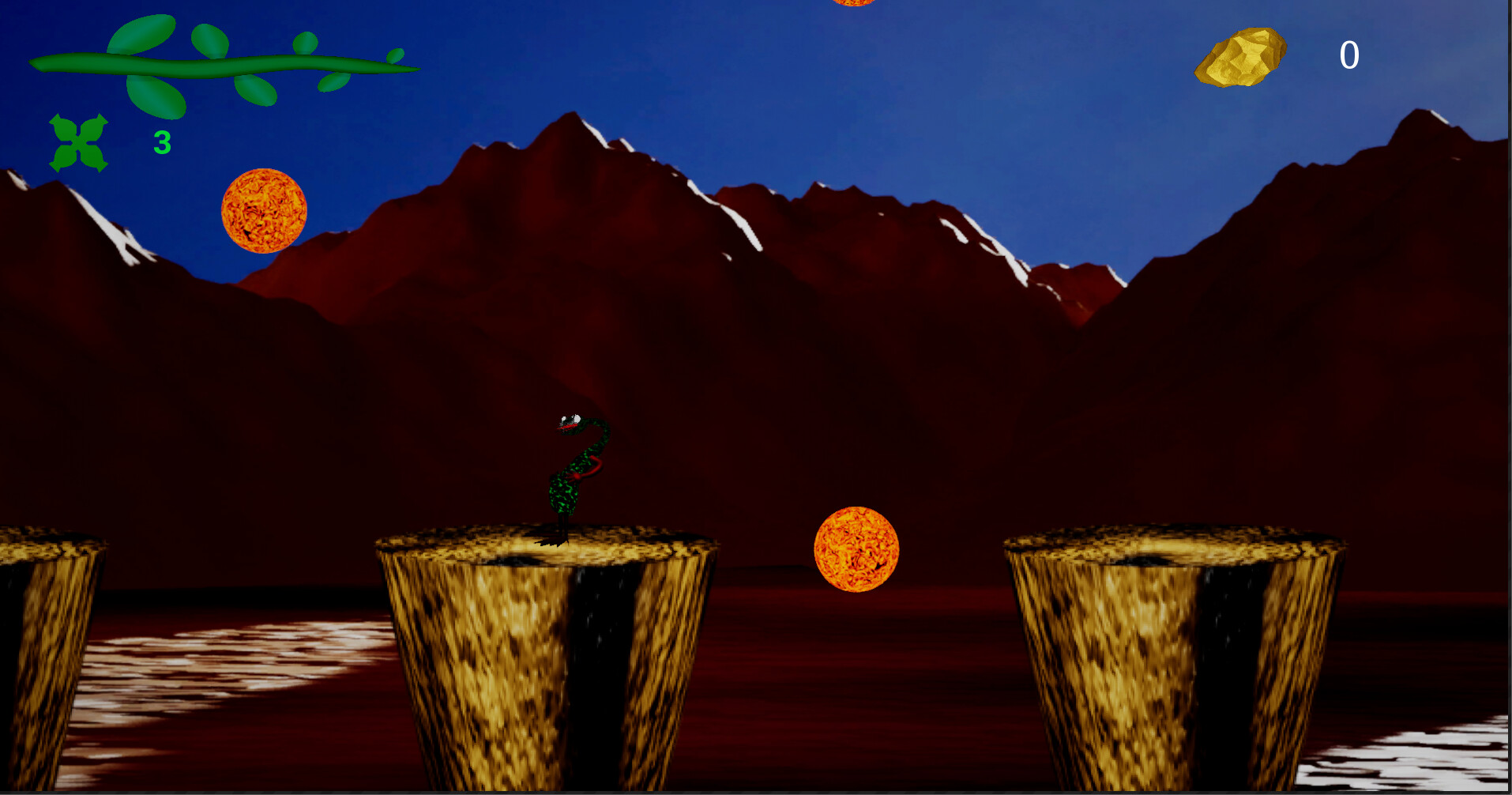
Task: Expand the score counter showing 0
Action: click(1351, 53)
